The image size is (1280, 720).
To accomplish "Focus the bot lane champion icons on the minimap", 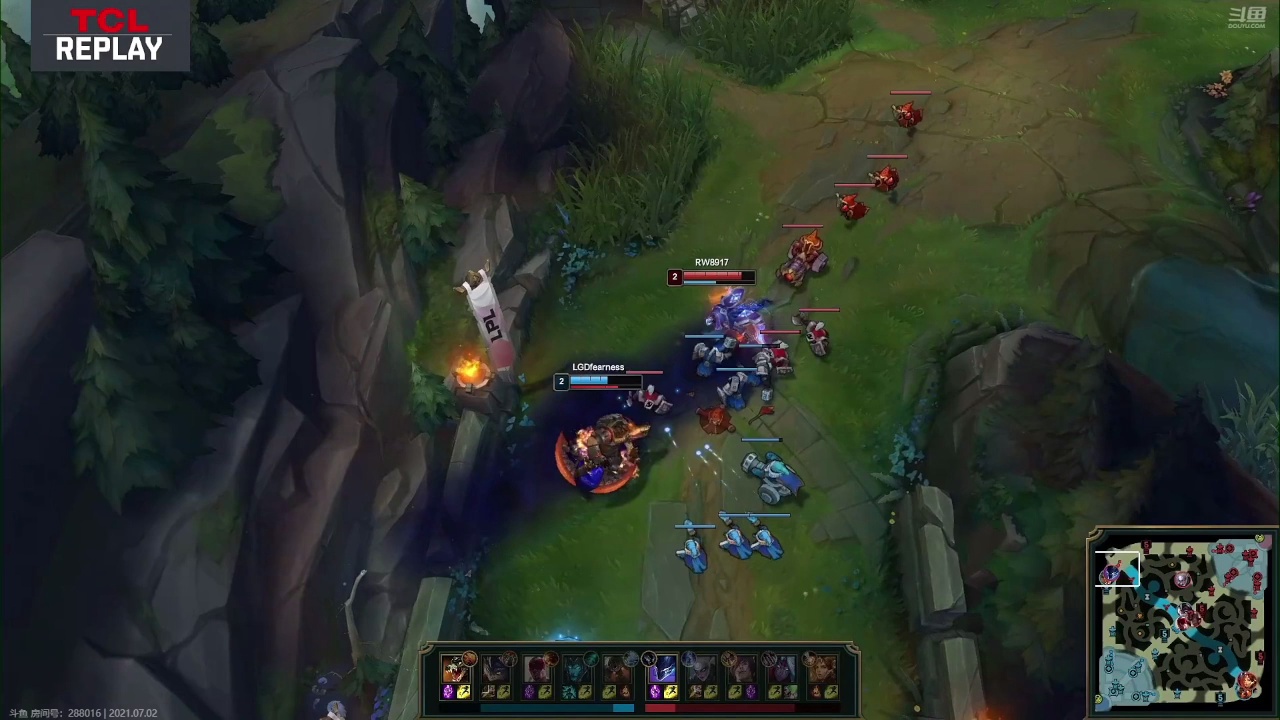I will tap(1247, 684).
